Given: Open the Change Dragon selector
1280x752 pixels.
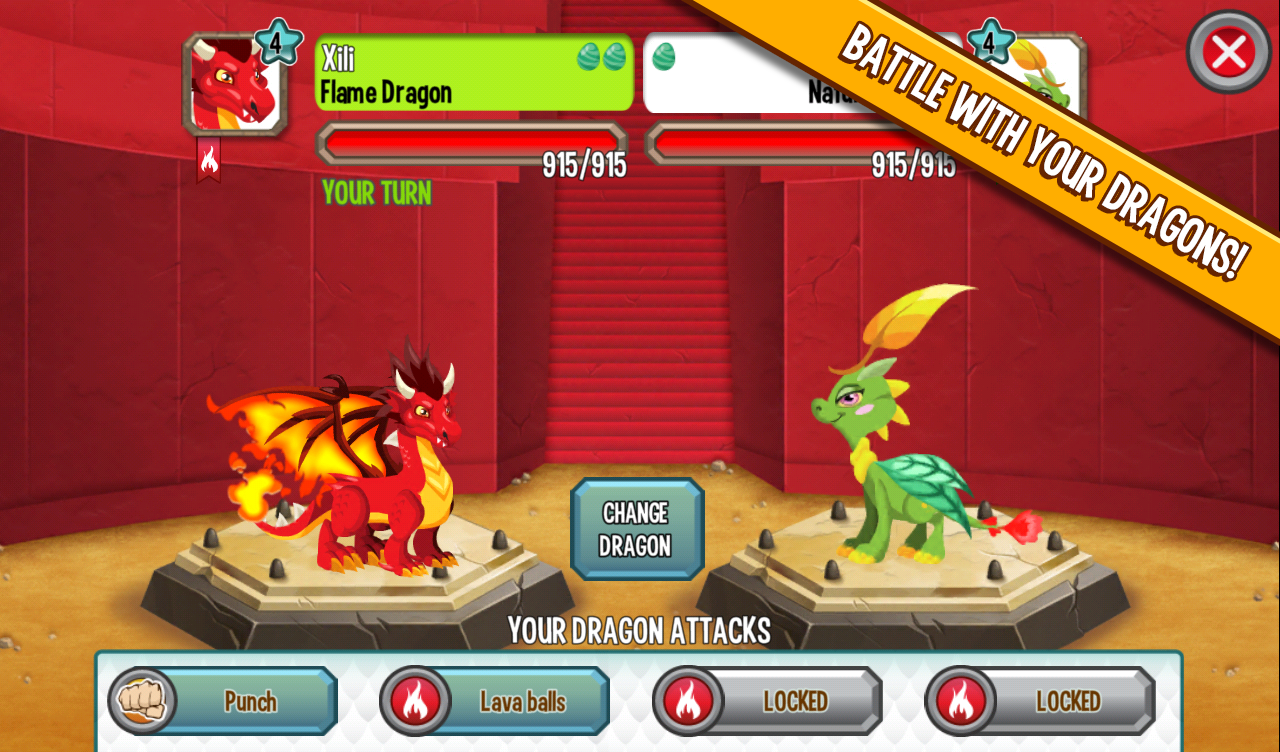Looking at the screenshot, I should click(637, 528).
